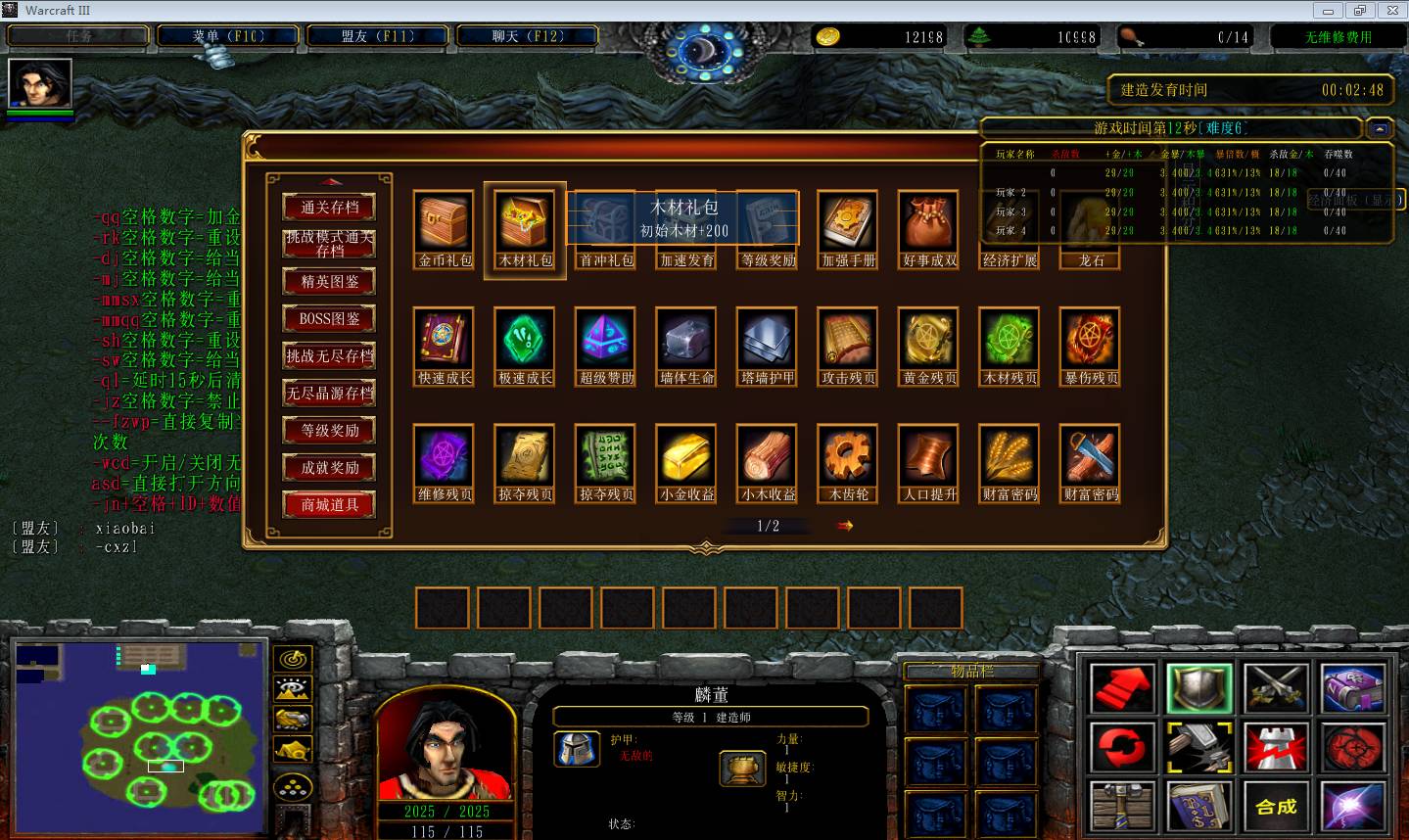The width and height of the screenshot is (1409, 840).
Task: Open the 菜单 (F10) menu
Action: 228,36
